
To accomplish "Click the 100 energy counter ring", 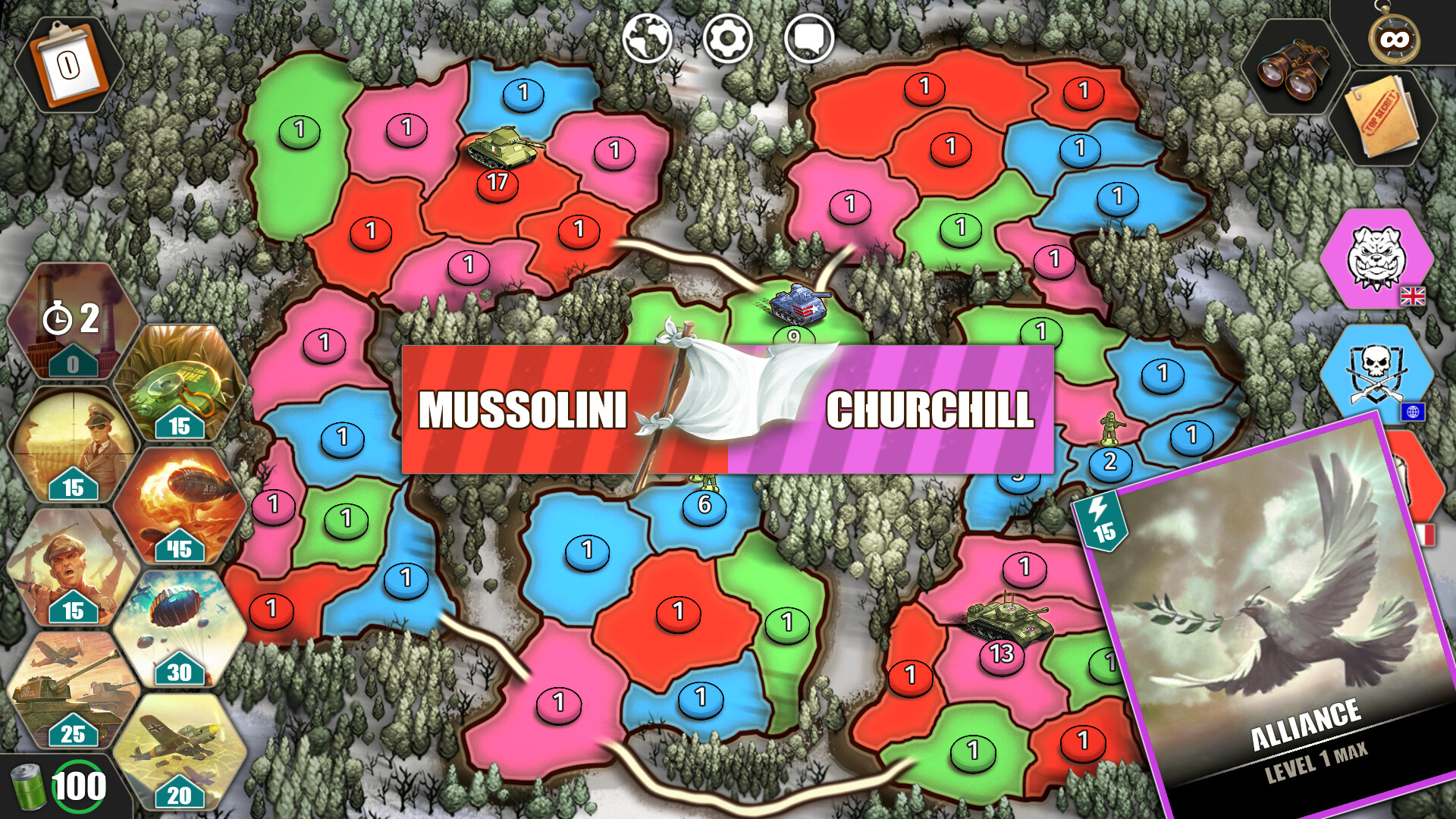I will coord(78,786).
